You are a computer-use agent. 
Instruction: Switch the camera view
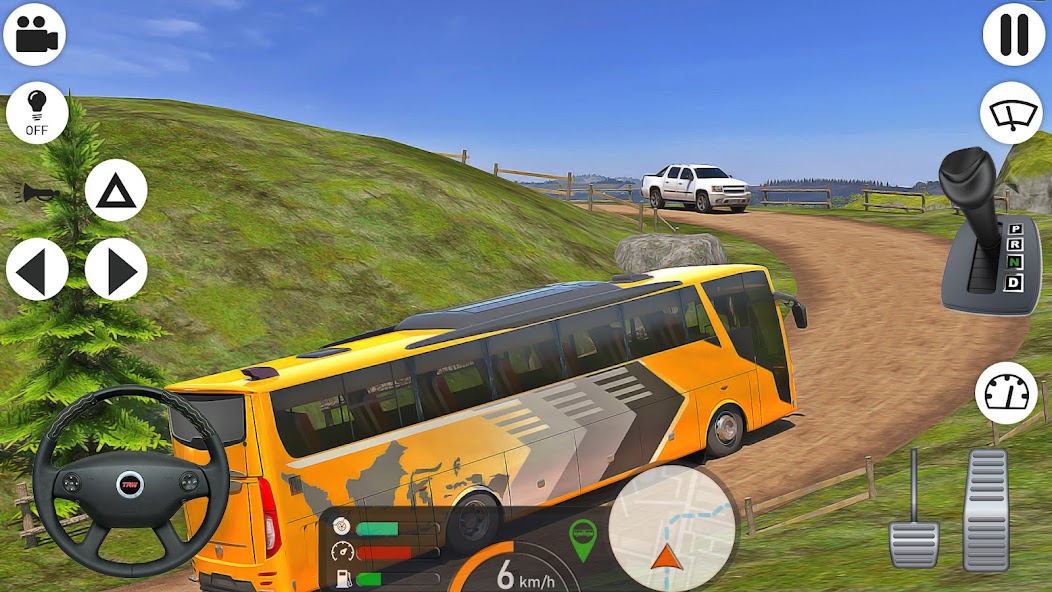[35, 34]
